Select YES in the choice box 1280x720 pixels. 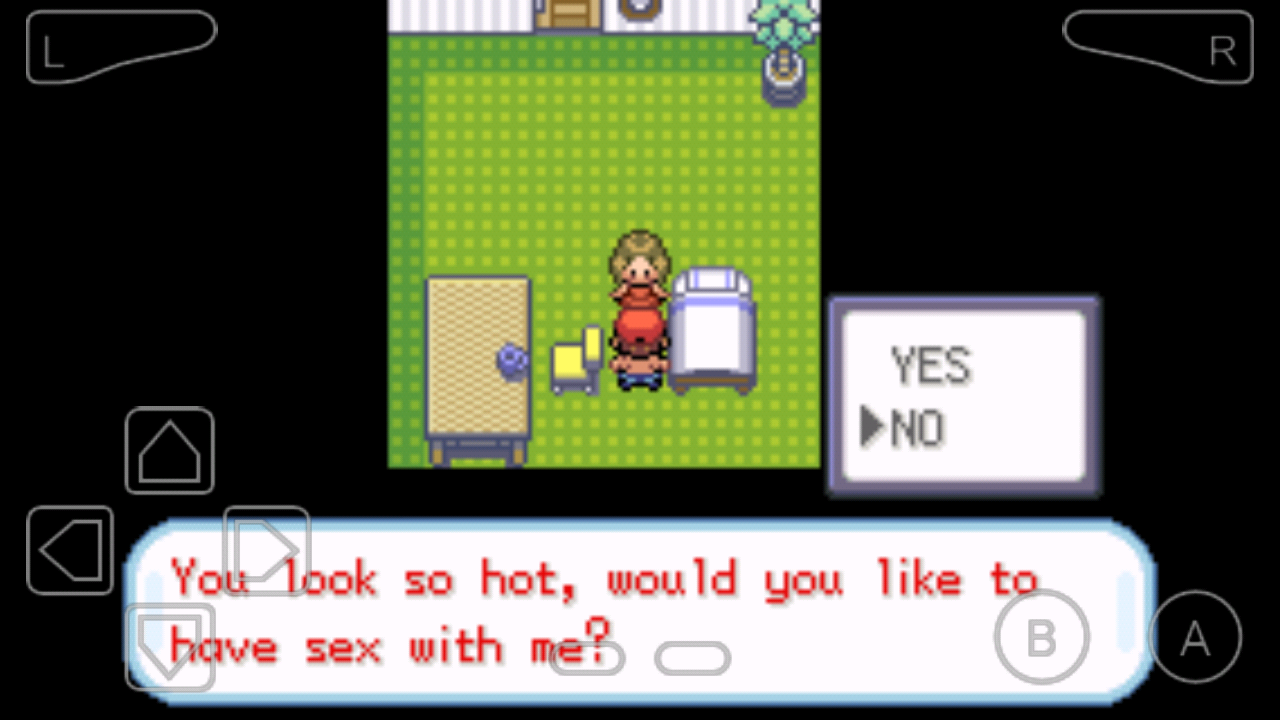930,365
